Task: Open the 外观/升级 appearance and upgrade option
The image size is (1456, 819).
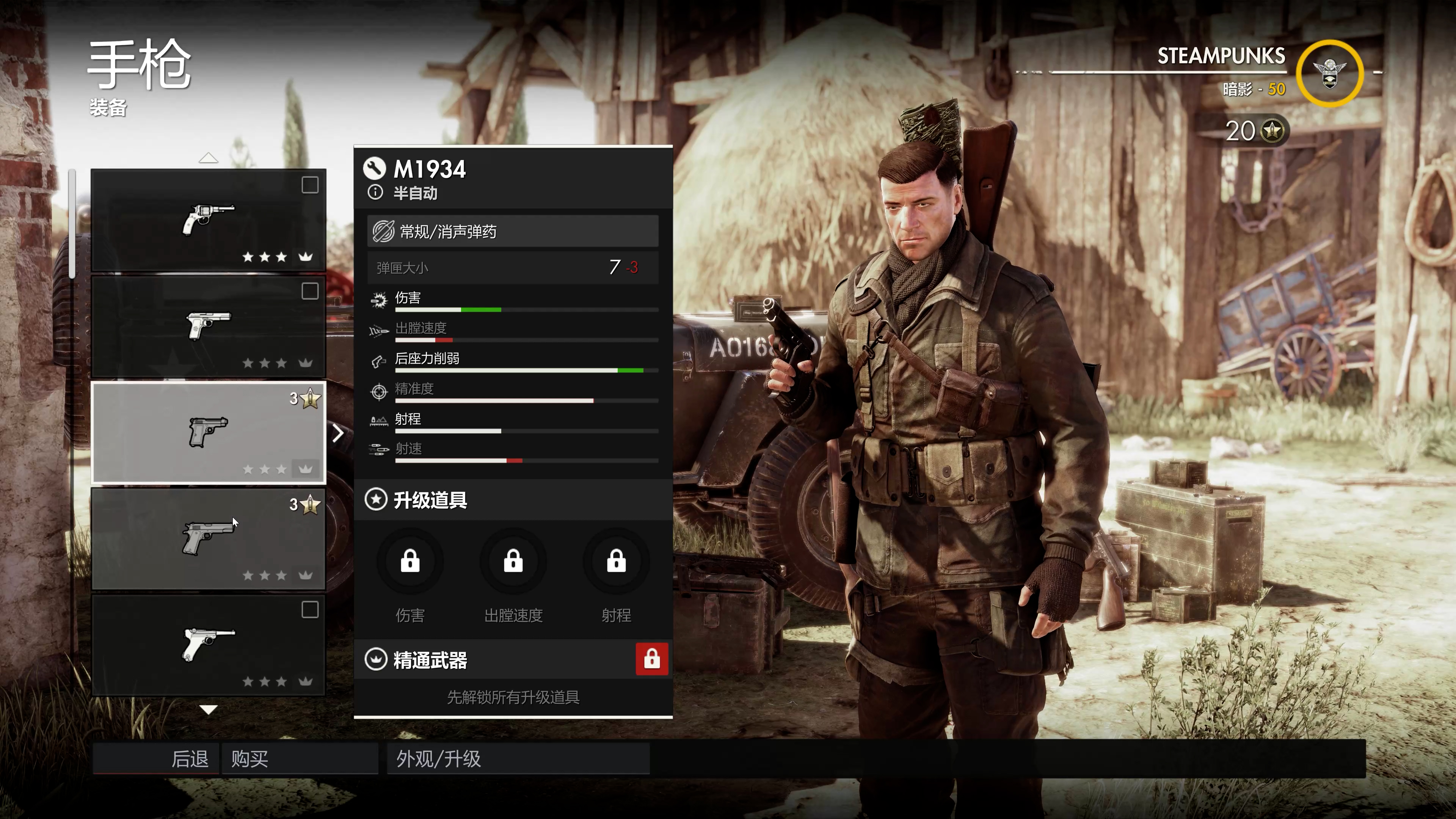Action: pos(518,758)
